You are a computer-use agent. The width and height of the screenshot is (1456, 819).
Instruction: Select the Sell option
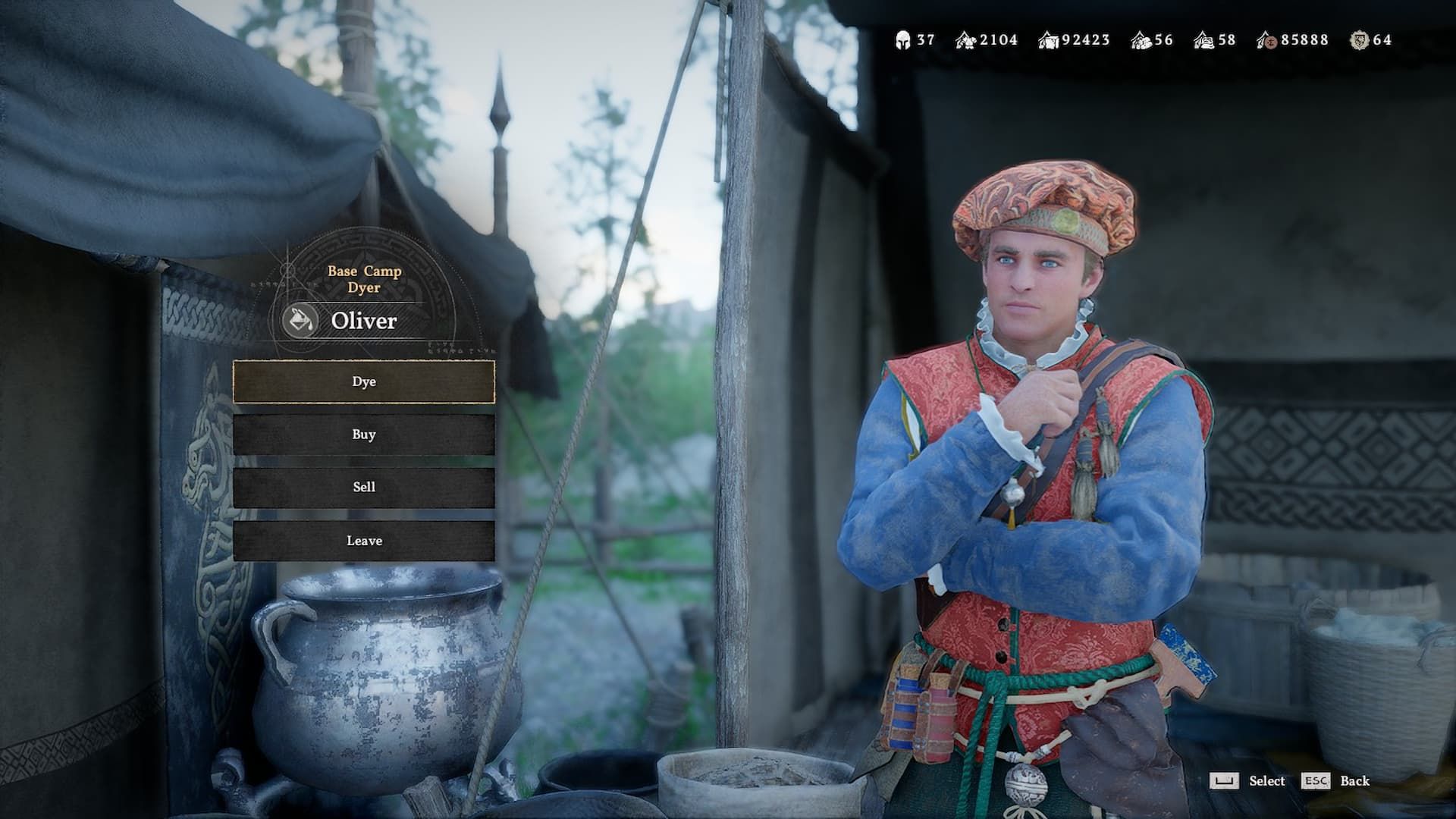pyautogui.click(x=364, y=487)
